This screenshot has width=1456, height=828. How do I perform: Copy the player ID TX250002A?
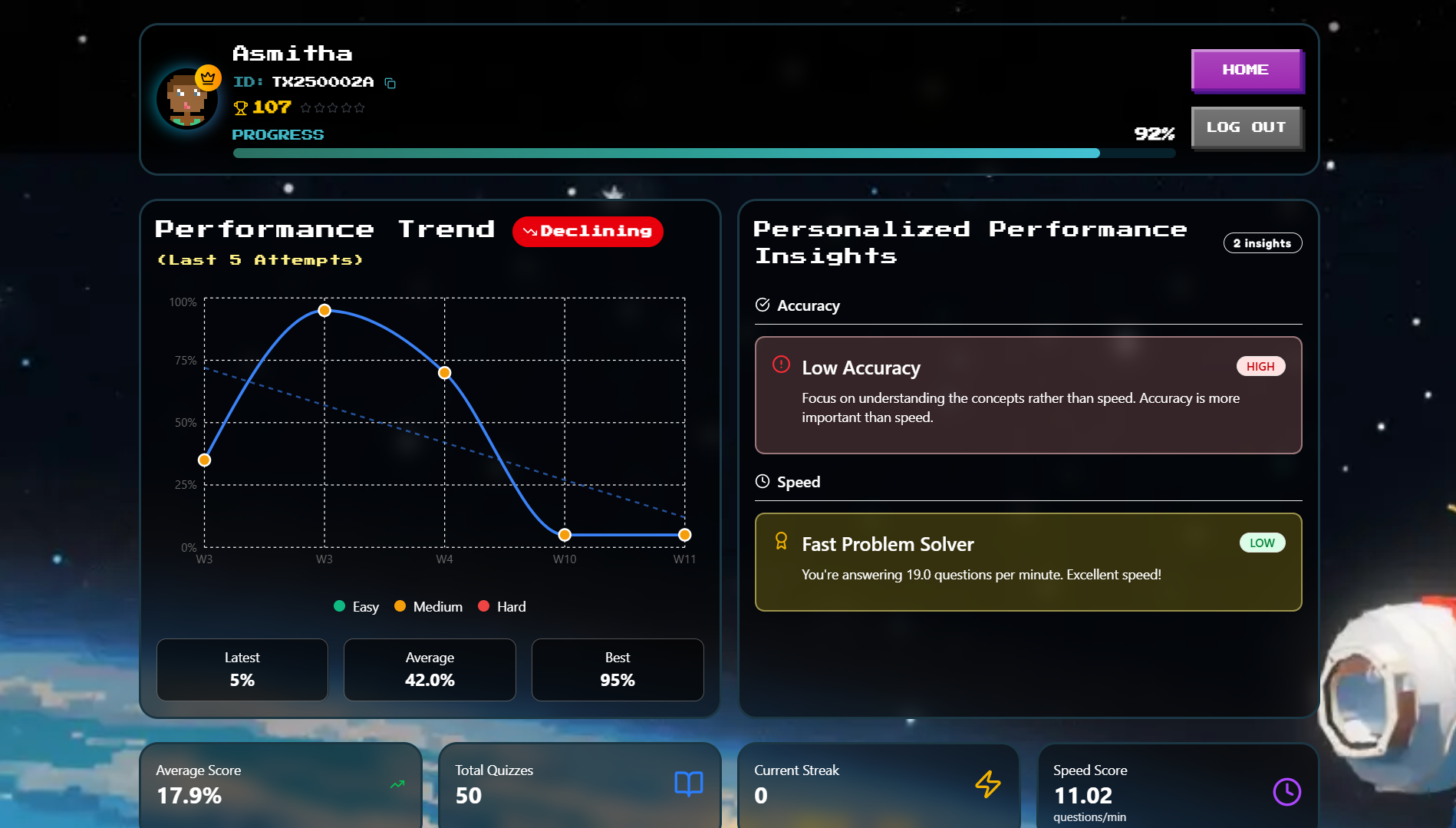pyautogui.click(x=390, y=83)
